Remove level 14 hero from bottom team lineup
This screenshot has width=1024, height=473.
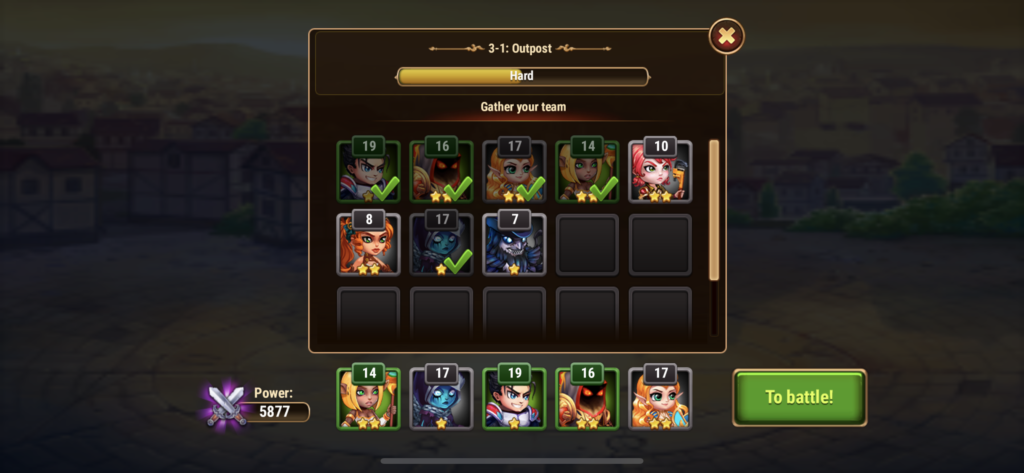click(368, 399)
